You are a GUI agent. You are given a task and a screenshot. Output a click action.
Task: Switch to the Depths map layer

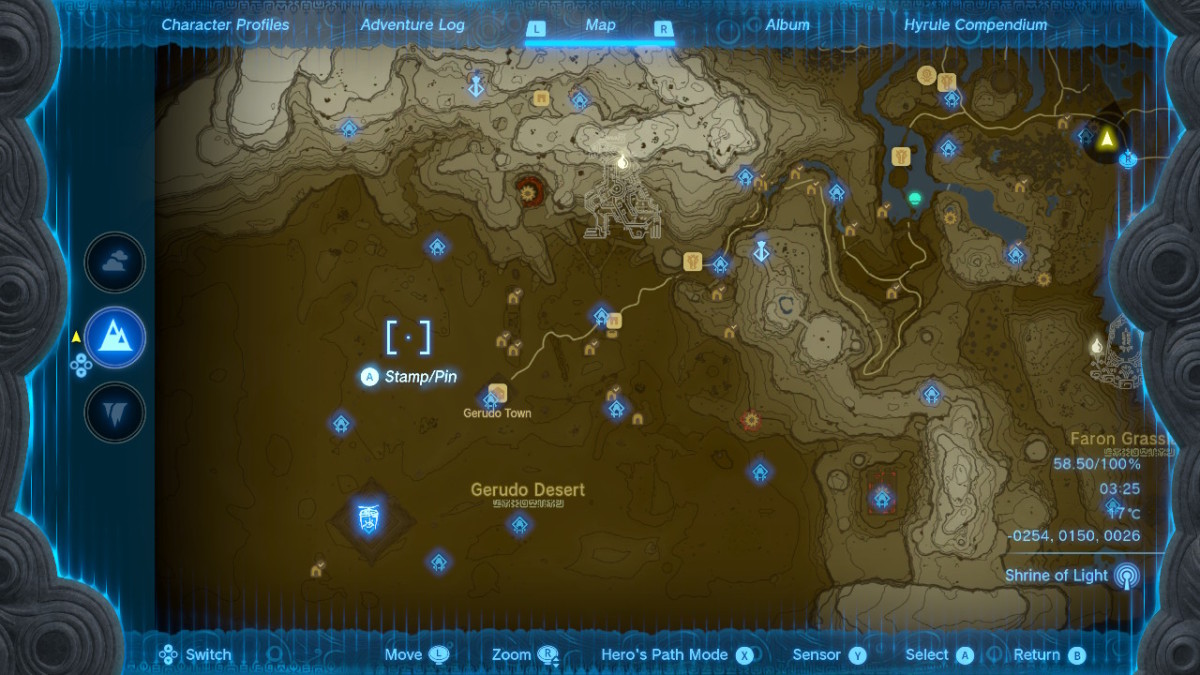point(115,412)
